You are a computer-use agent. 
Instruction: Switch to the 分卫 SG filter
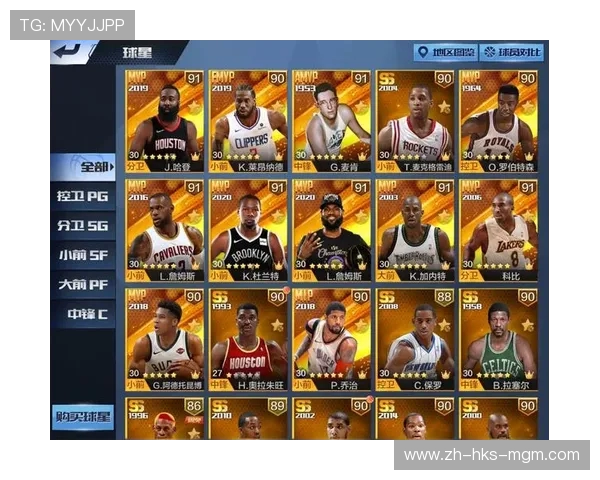84,226
